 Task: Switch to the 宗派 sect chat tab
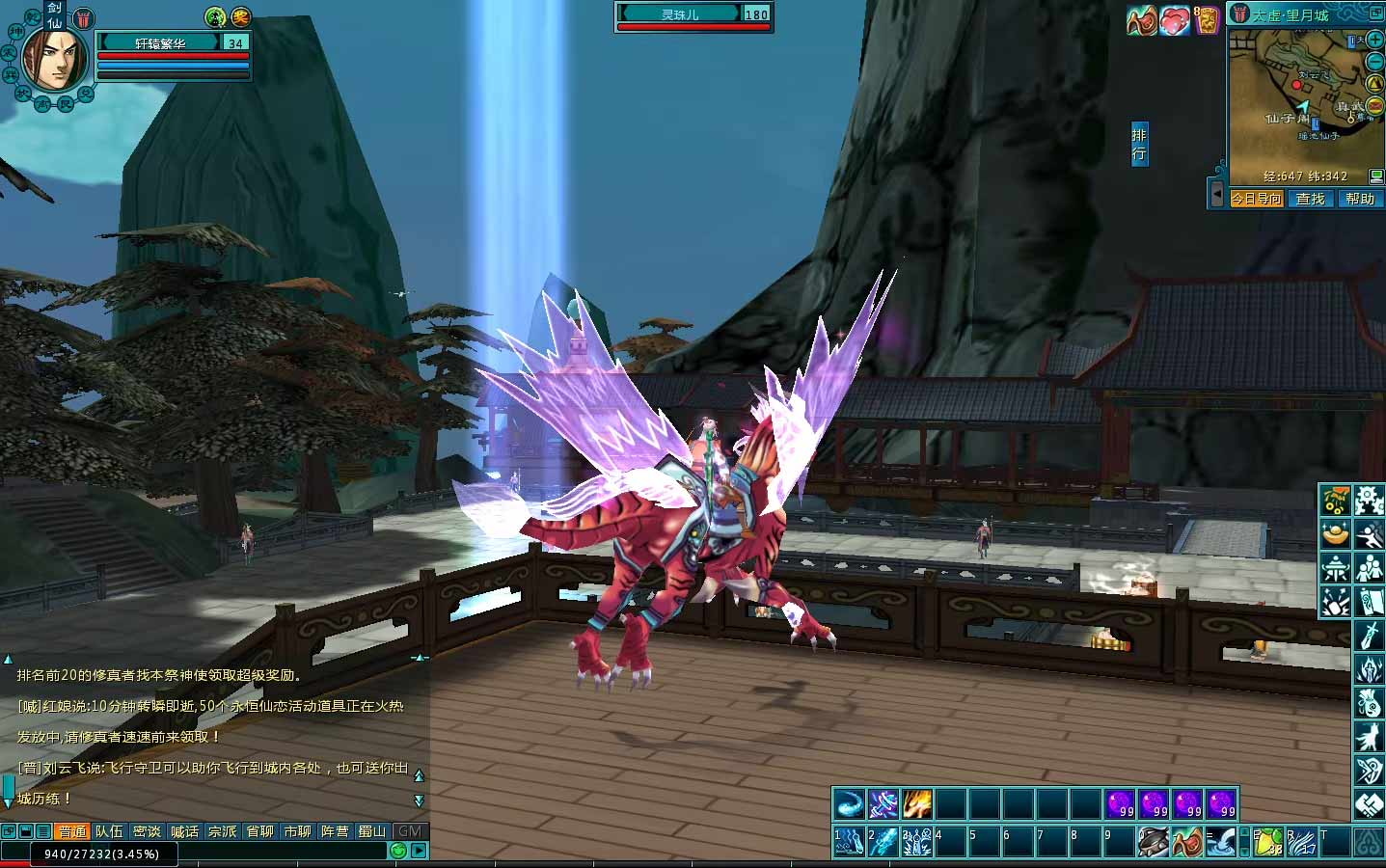tap(222, 831)
